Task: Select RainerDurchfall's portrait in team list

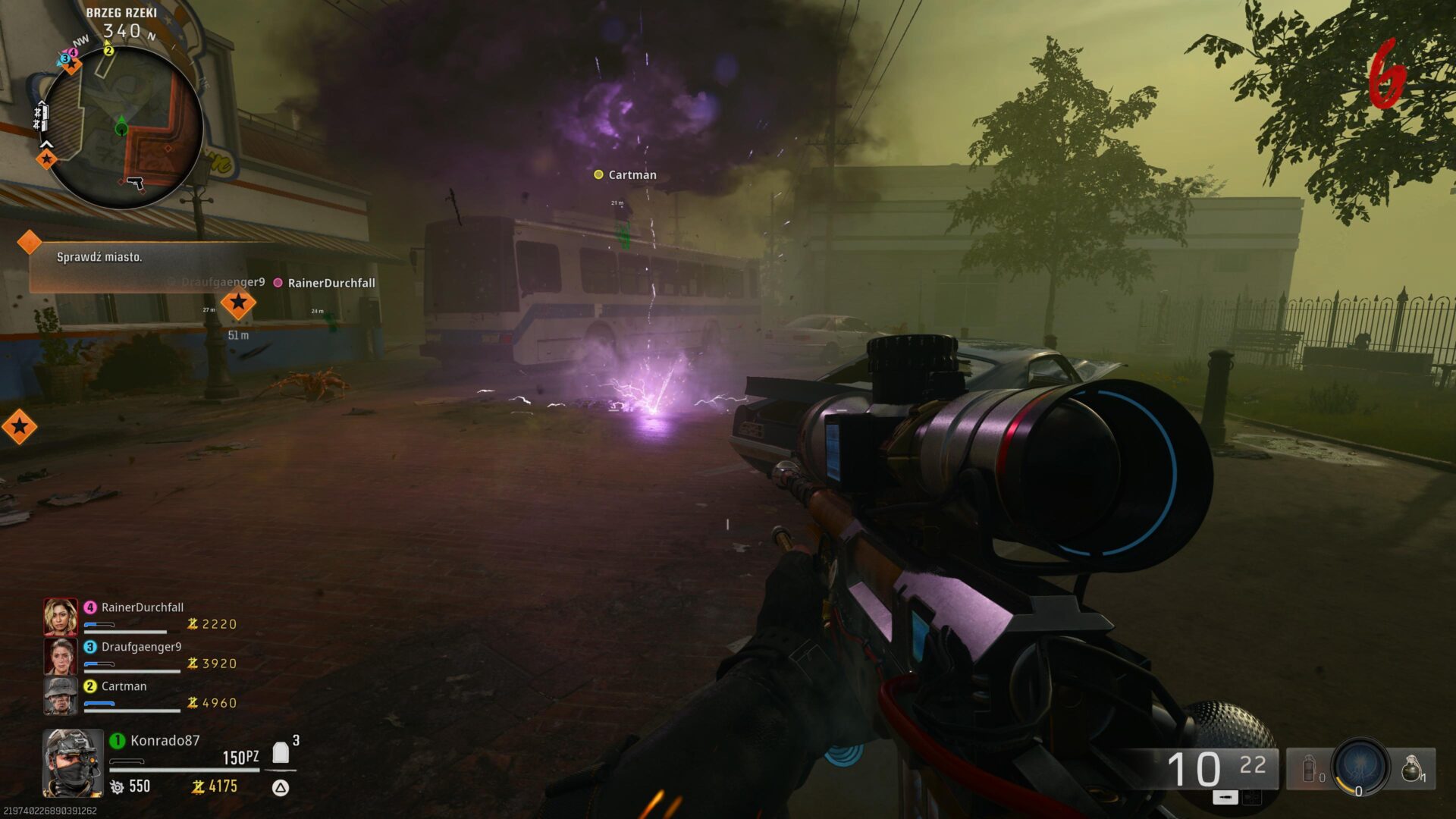Action: (x=61, y=616)
